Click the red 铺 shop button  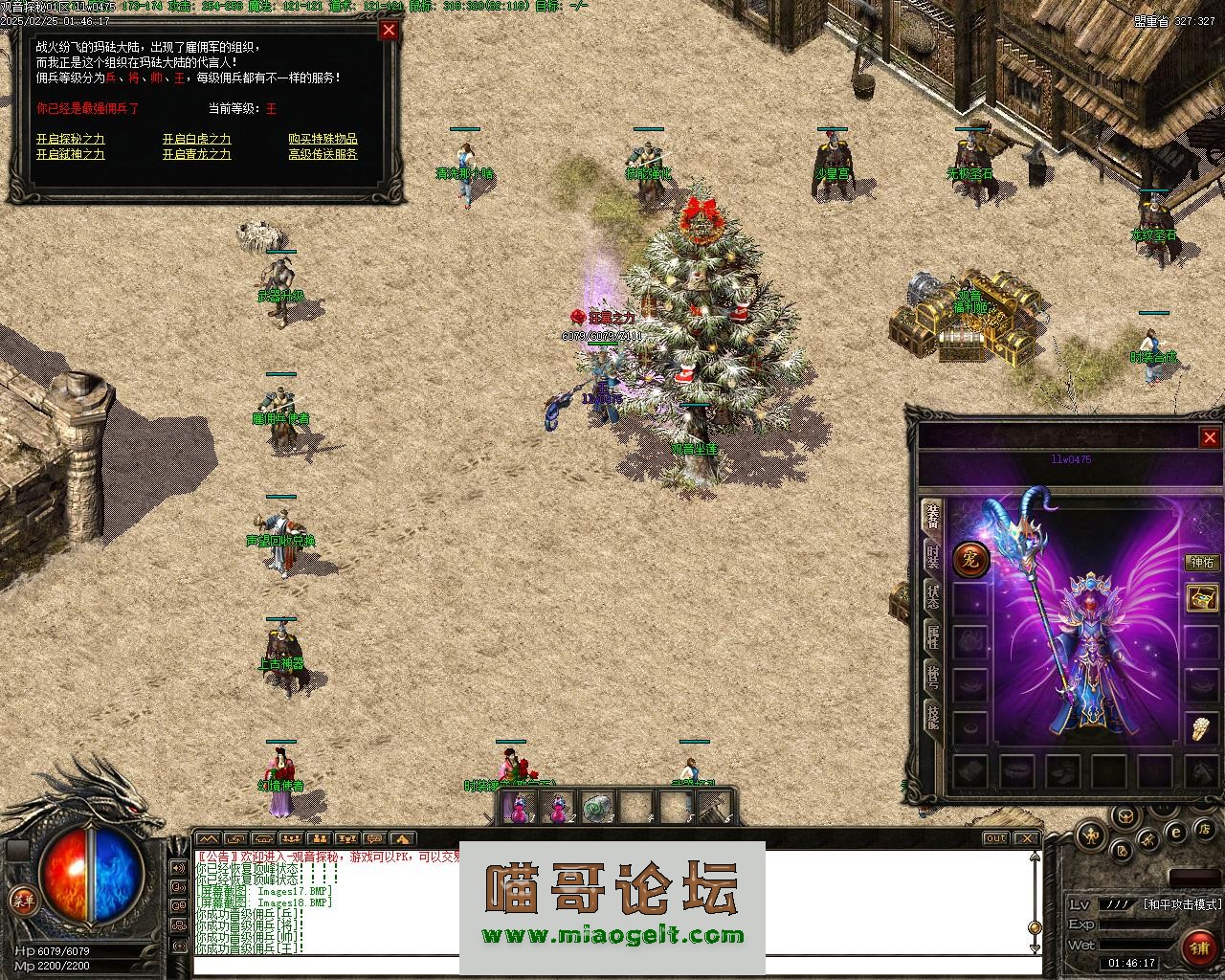pyautogui.click(x=1198, y=948)
